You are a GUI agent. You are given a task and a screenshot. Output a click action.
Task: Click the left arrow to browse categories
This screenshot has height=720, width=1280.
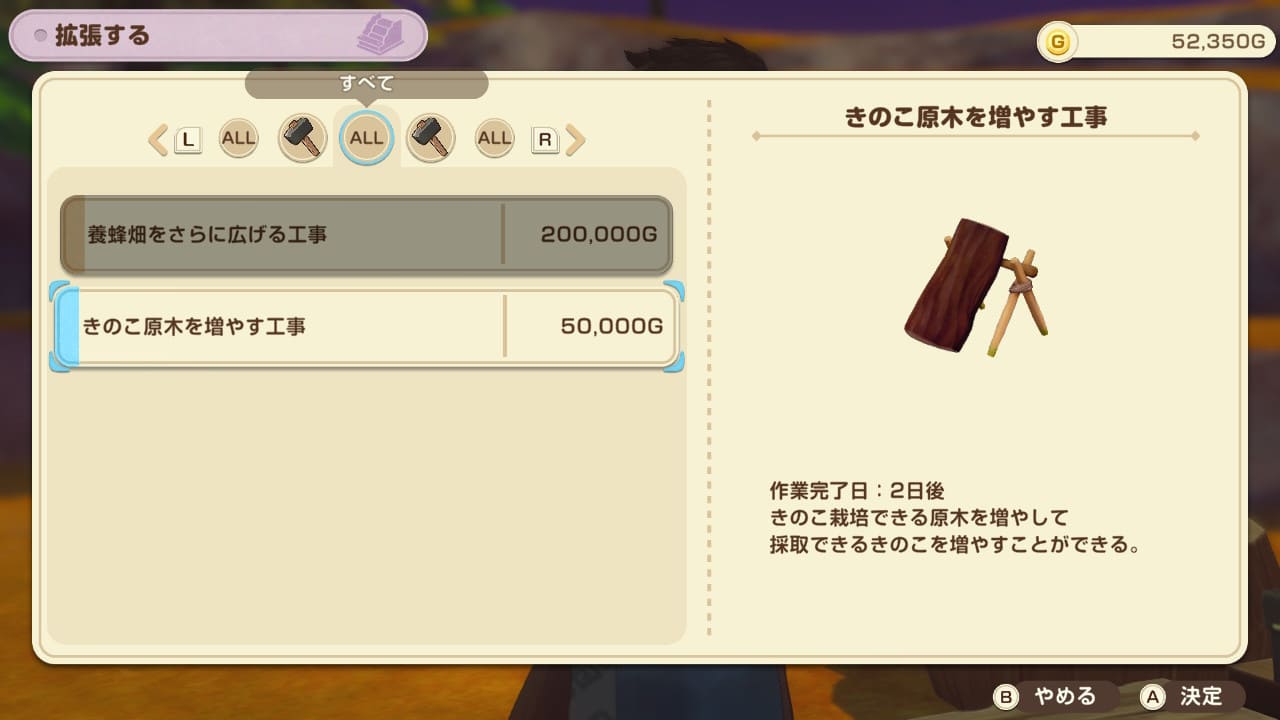click(157, 139)
